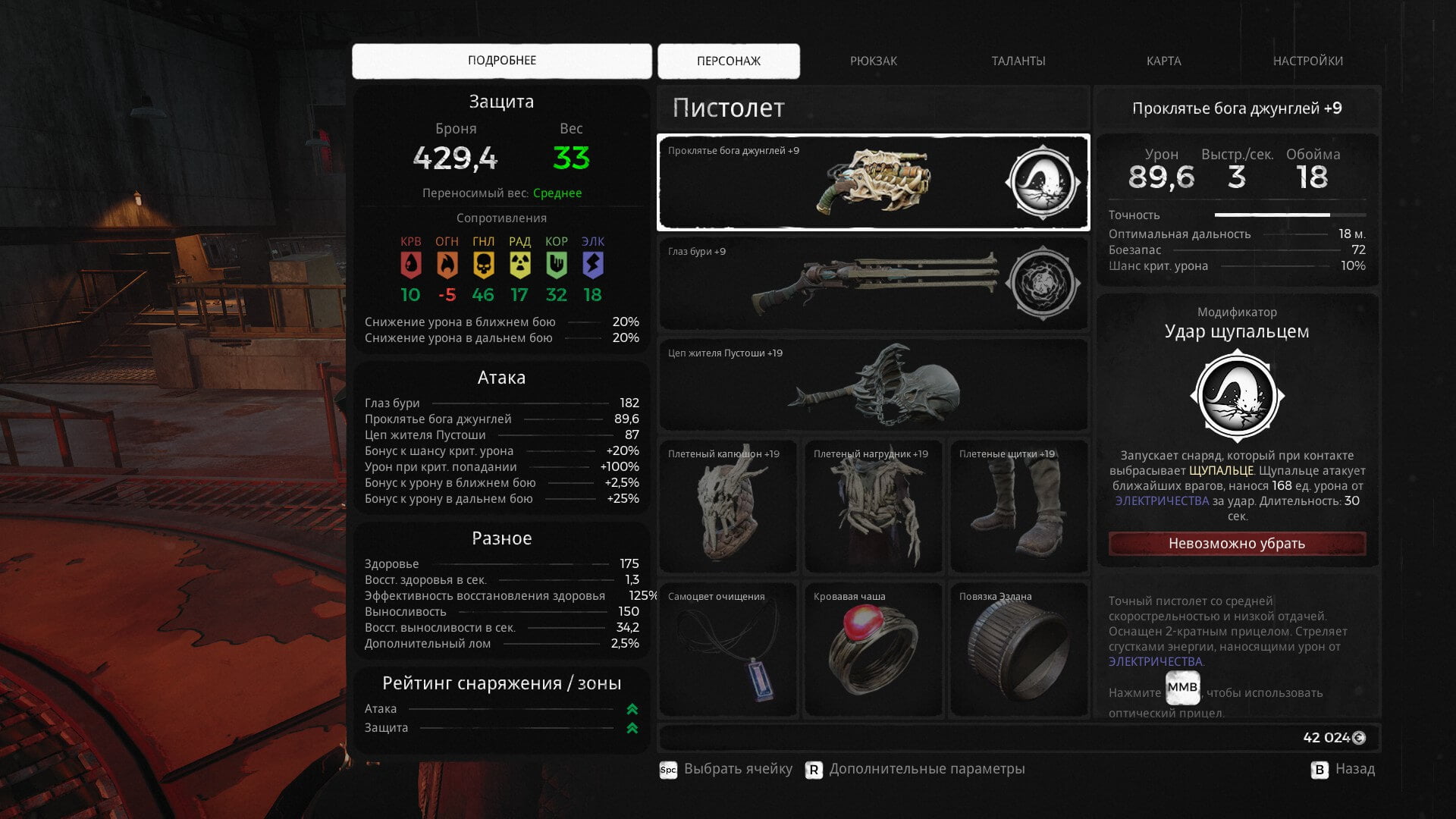Switch to the Персонаж tab
1456x819 pixels.
point(728,61)
